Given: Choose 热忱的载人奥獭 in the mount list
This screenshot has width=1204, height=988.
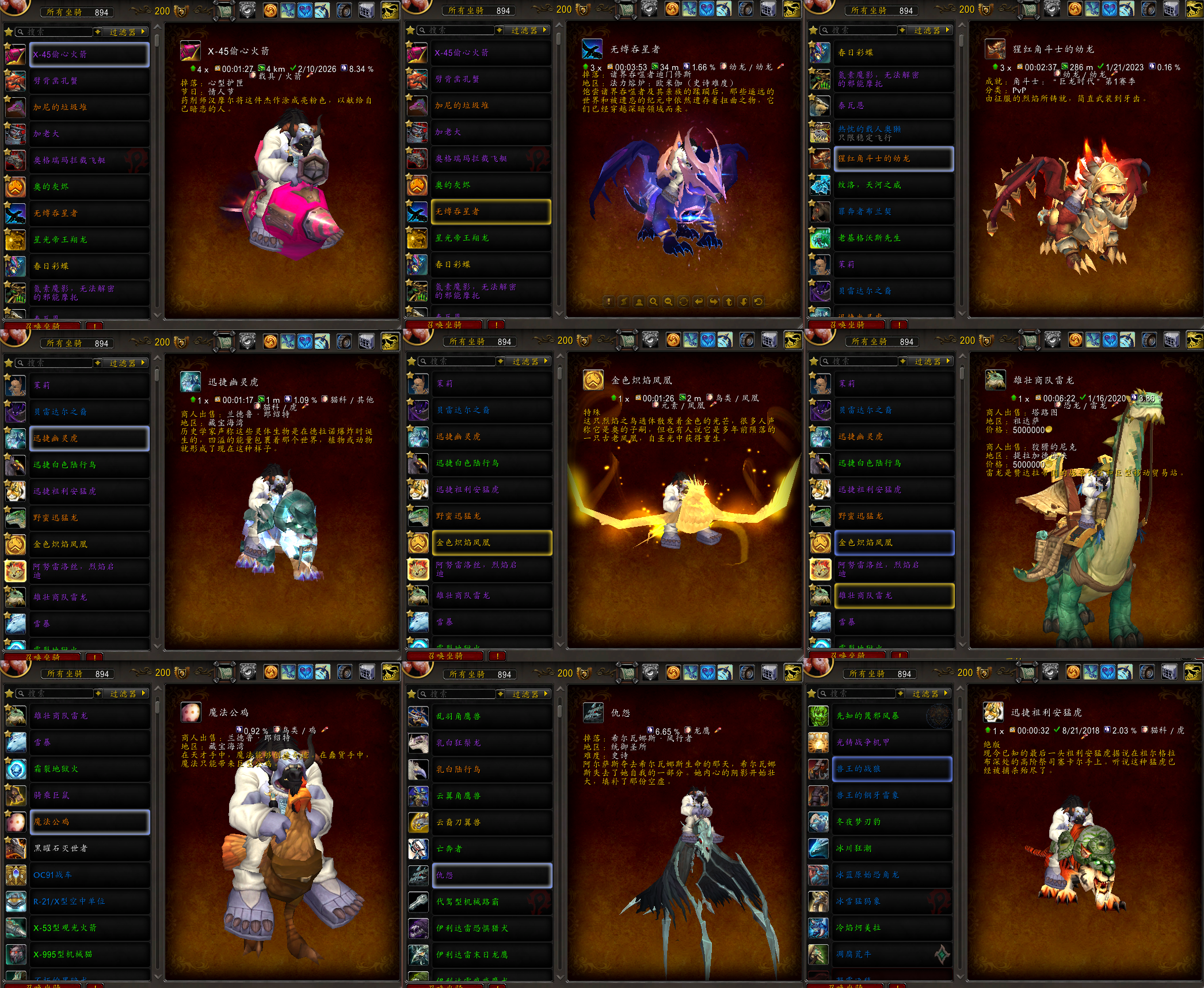Looking at the screenshot, I should click(x=893, y=133).
